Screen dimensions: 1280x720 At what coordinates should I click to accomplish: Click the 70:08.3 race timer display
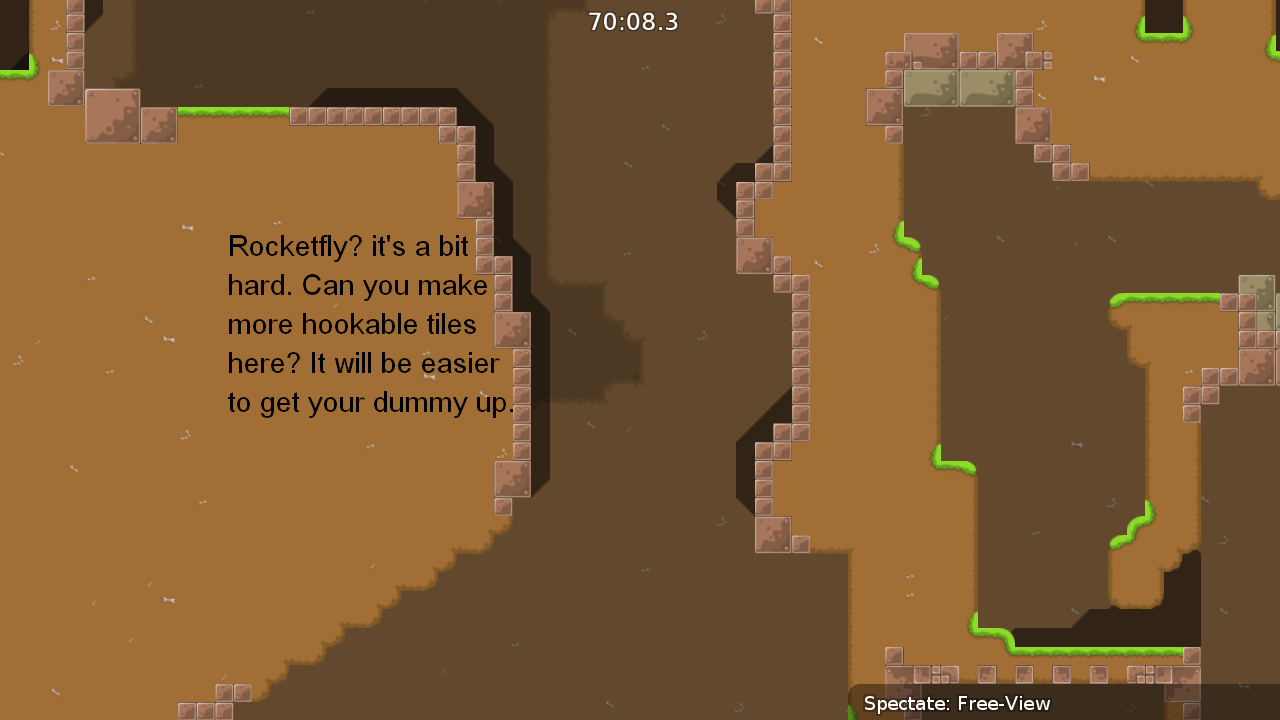click(632, 21)
